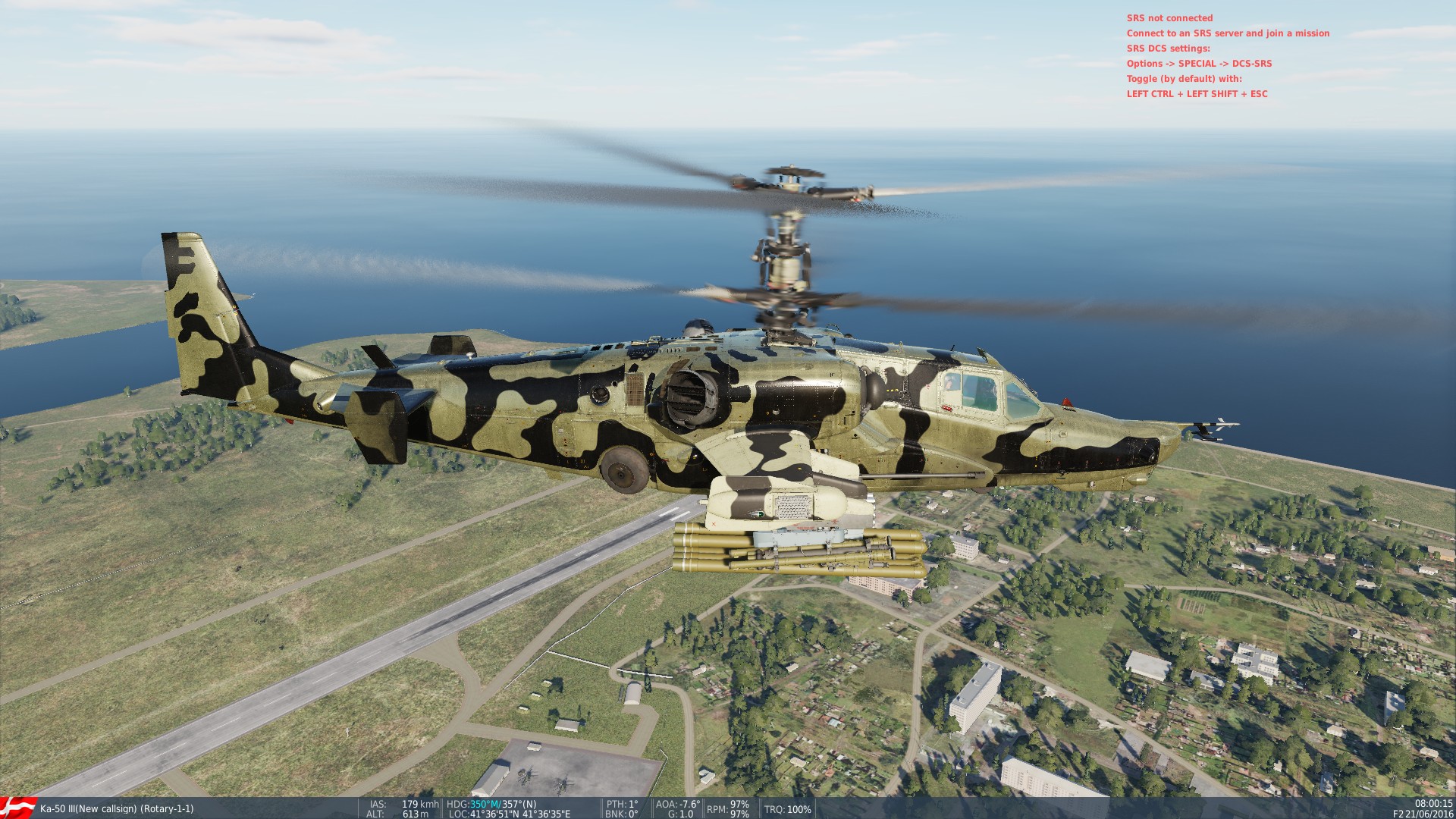This screenshot has height=819, width=1456.
Task: Click the PTH pitch 1° readout
Action: [x=623, y=805]
